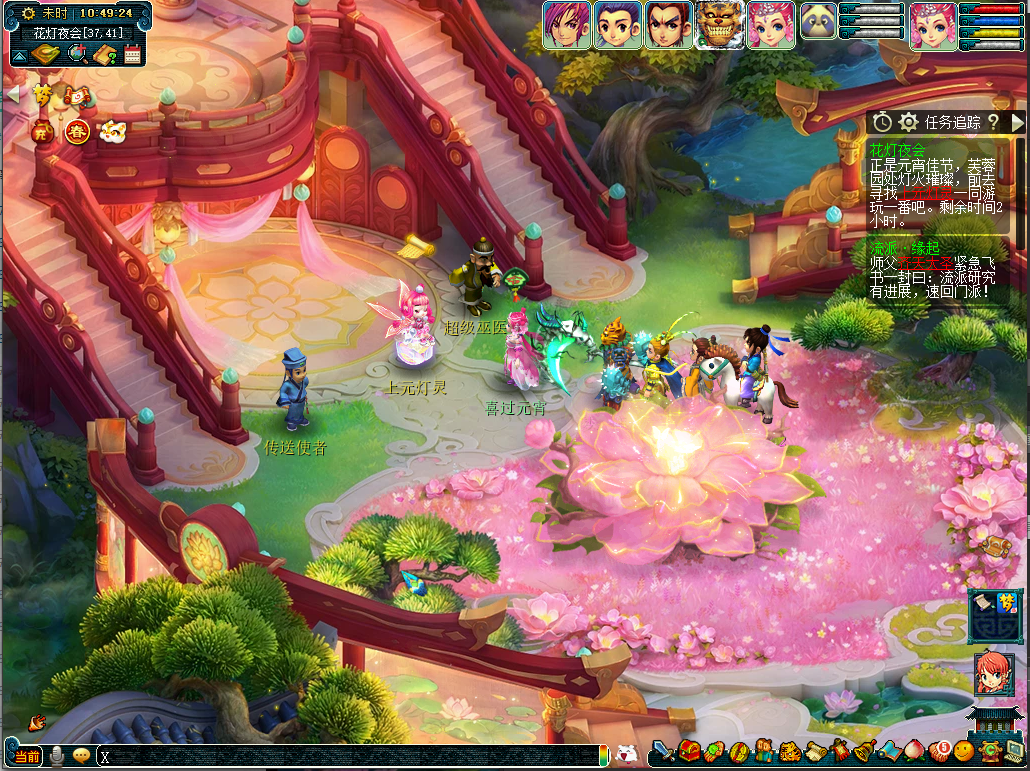Image resolution: width=1030 pixels, height=771 pixels.
Task: Open the computer system settings icon
Action: [x=1014, y=750]
